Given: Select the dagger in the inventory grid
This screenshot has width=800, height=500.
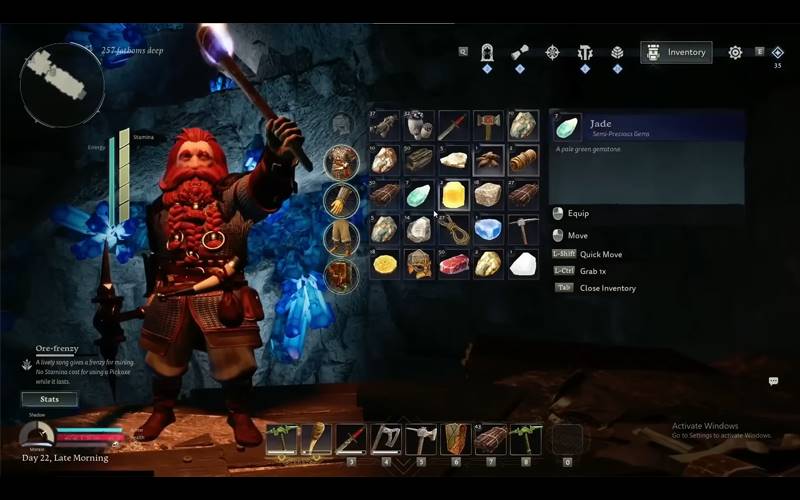Looking at the screenshot, I should 453,126.
